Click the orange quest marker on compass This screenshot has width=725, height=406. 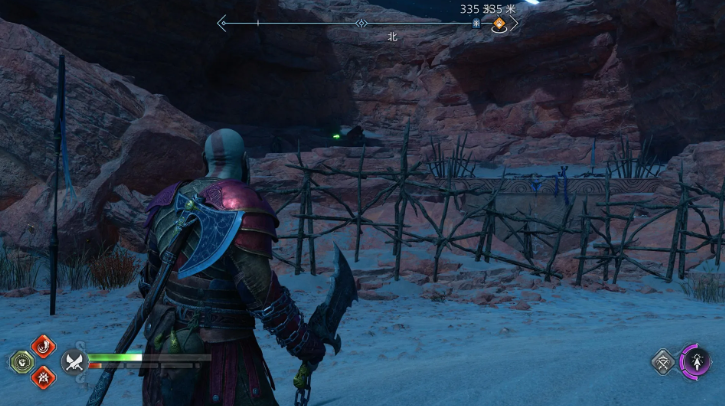[x=498, y=24]
